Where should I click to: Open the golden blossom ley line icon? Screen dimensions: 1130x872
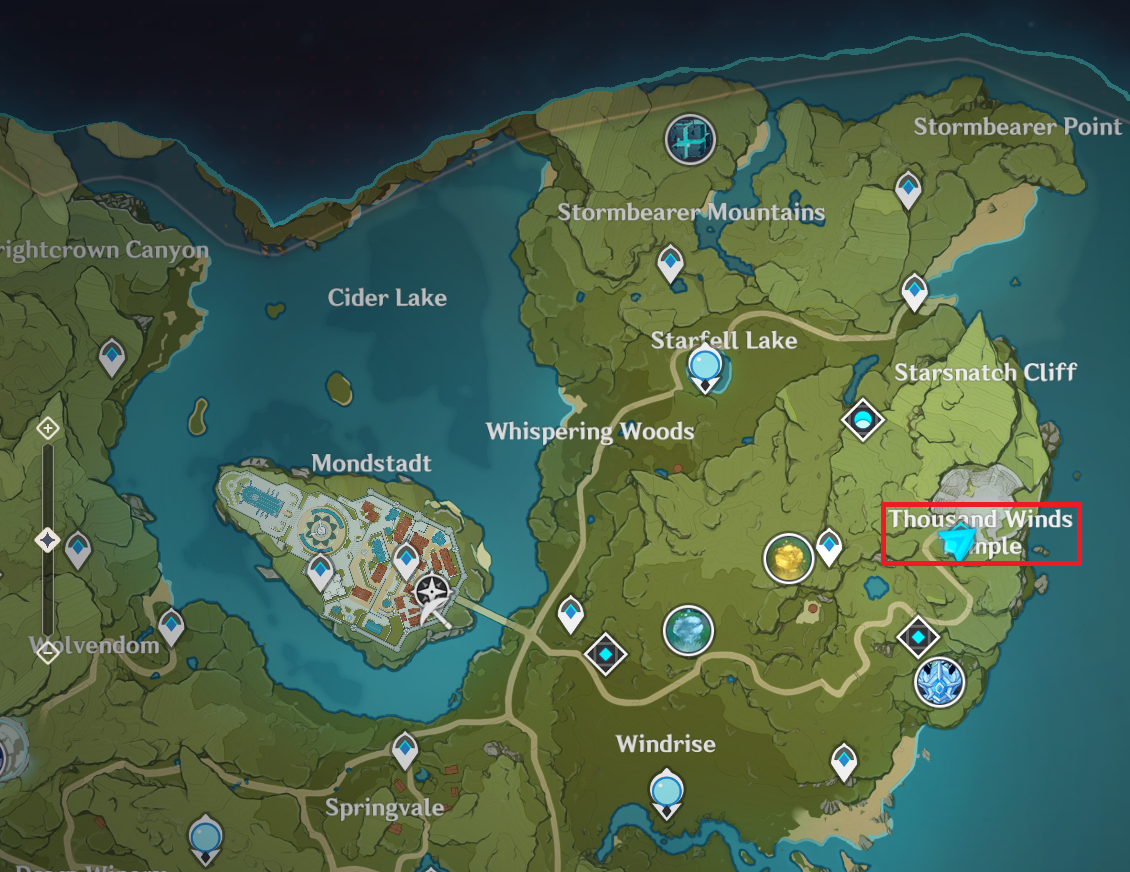[x=788, y=558]
